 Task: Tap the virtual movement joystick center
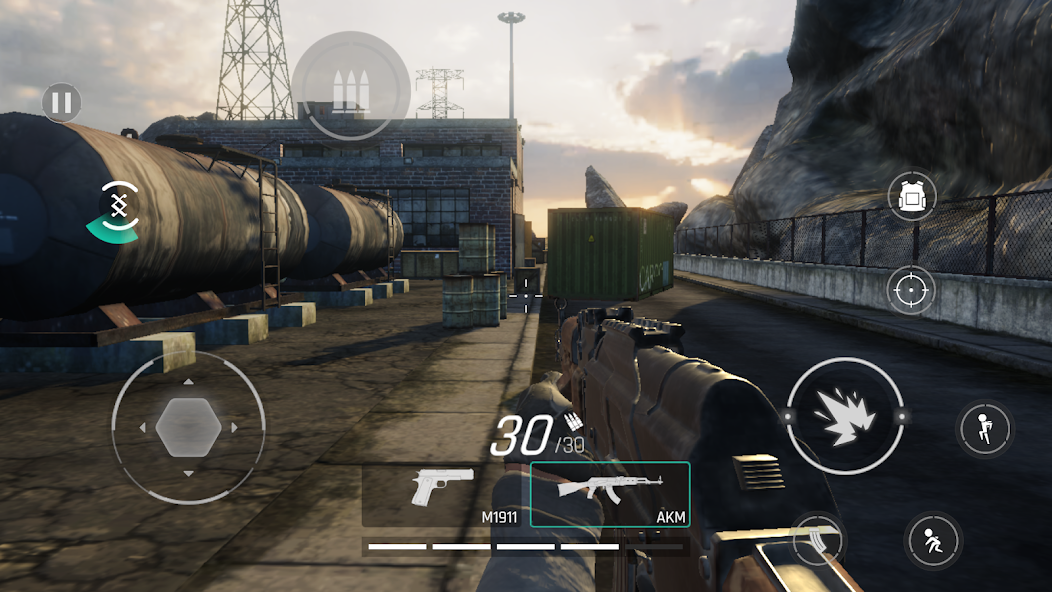tap(188, 427)
